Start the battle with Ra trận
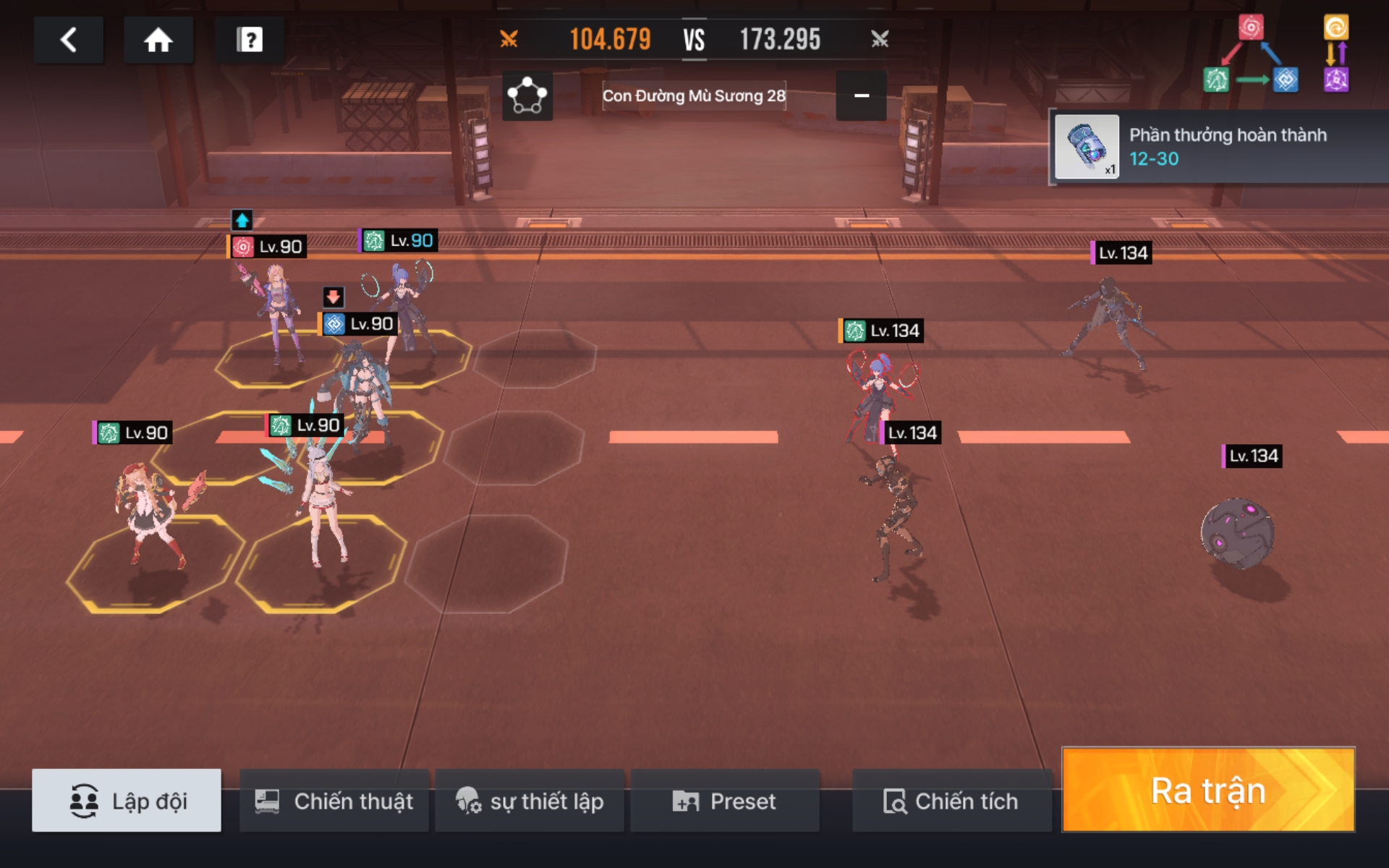The height and width of the screenshot is (868, 1389). coord(1208,790)
